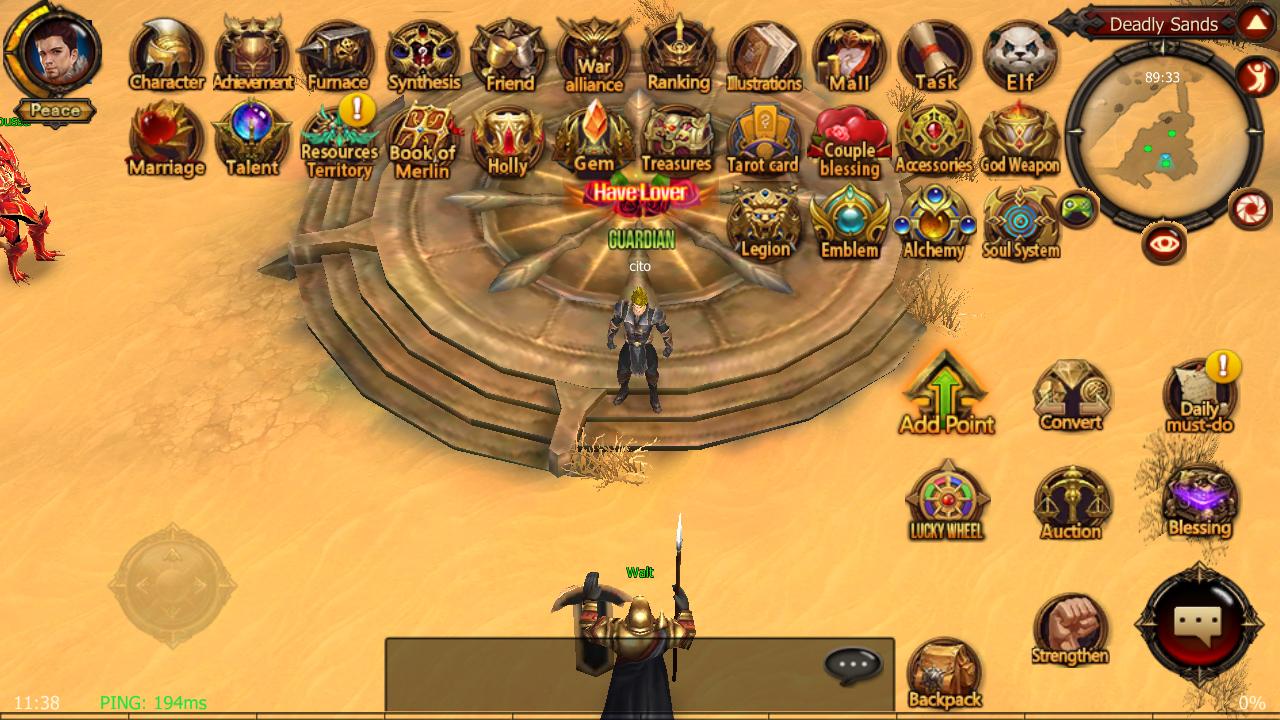Open Resources Territory
Screen dimensions: 1280x720
pyautogui.click(x=339, y=141)
